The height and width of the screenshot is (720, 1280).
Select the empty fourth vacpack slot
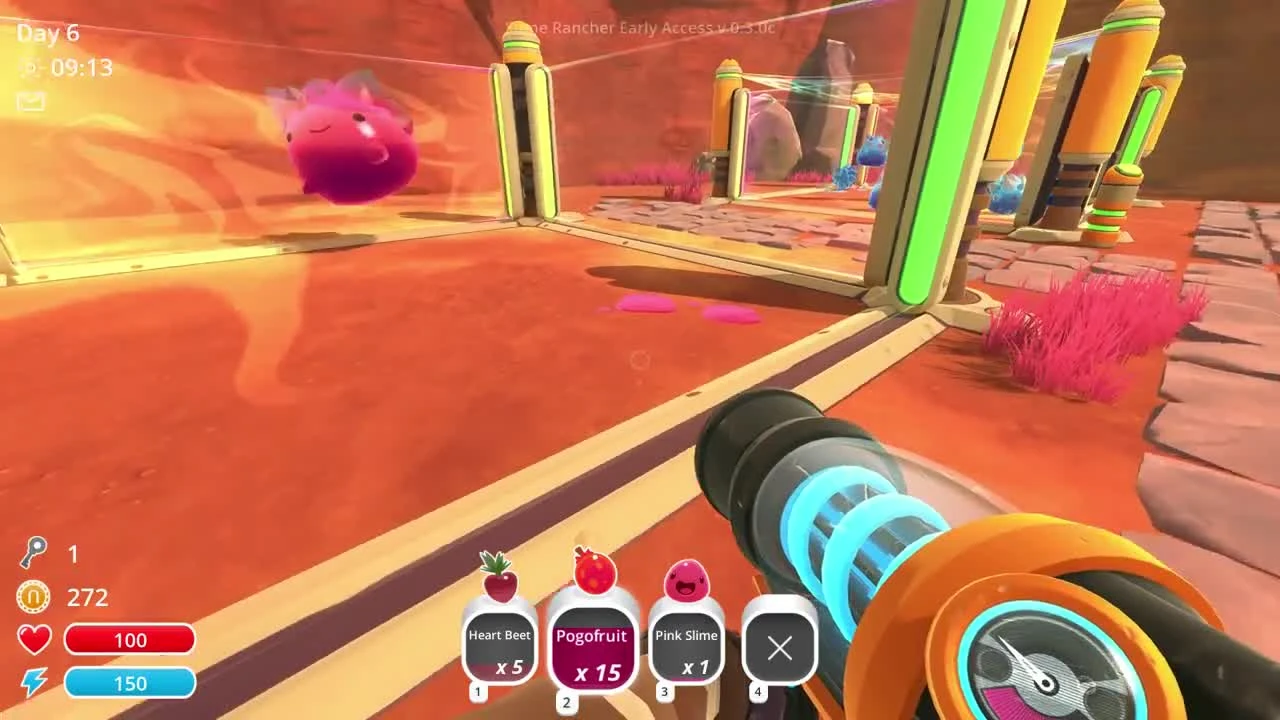tap(780, 649)
